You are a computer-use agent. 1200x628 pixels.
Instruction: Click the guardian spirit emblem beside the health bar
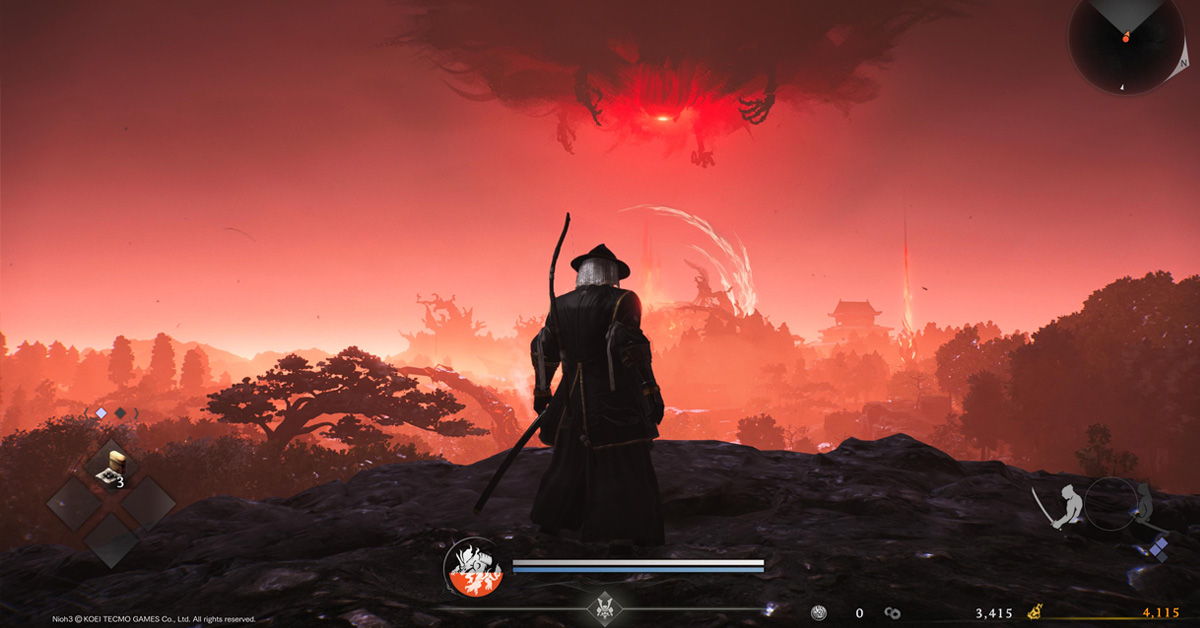[x=473, y=567]
